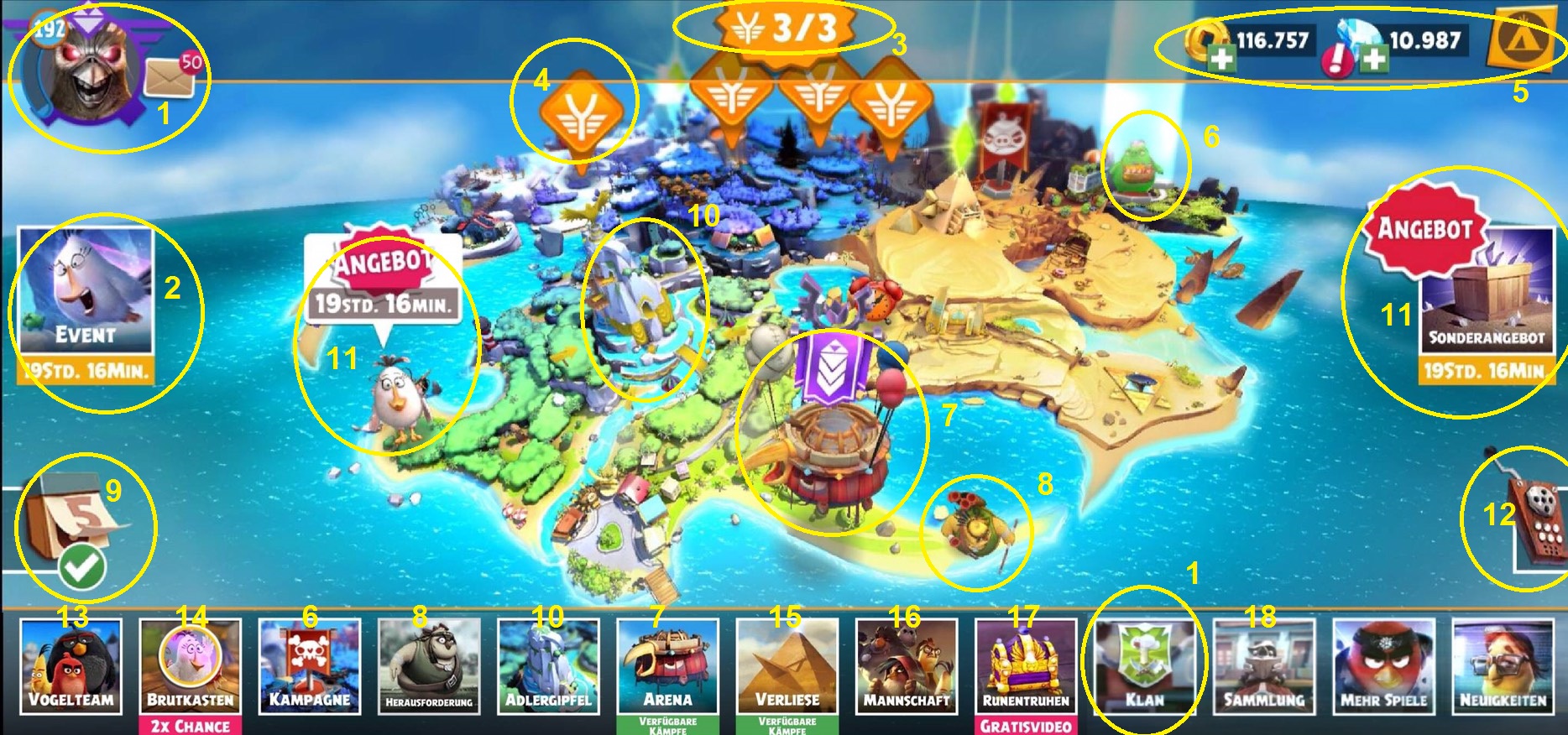Open the Sonderangebot special offer
Image resolution: width=1568 pixels, height=735 pixels.
coord(1486,302)
